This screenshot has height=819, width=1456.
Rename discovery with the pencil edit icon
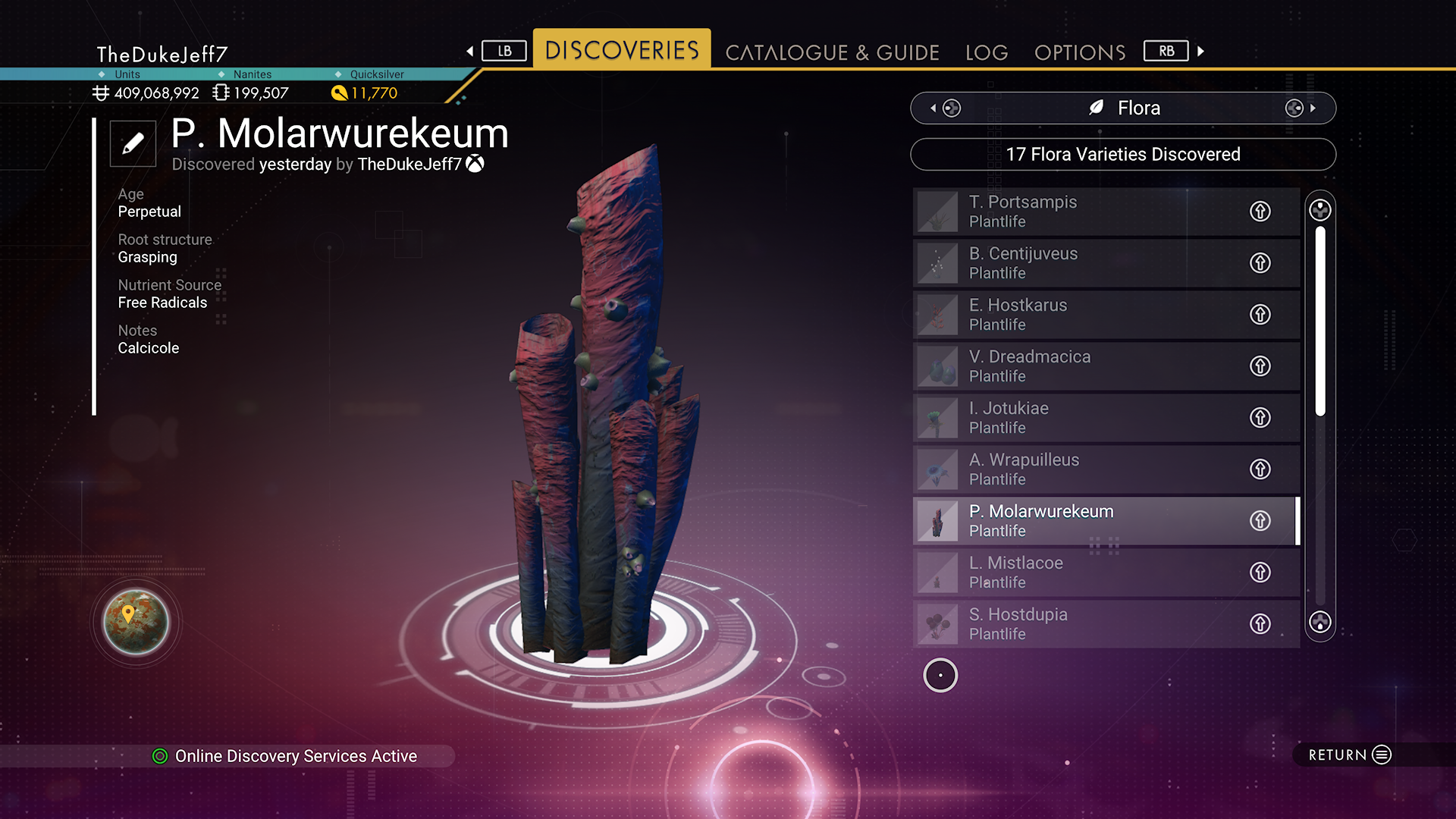[x=133, y=143]
